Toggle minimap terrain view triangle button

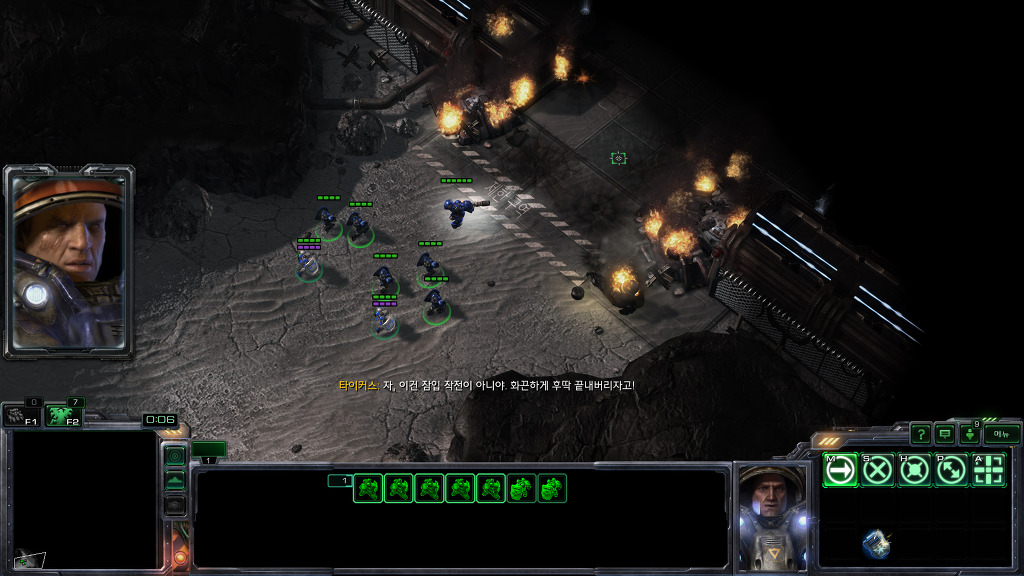[175, 481]
